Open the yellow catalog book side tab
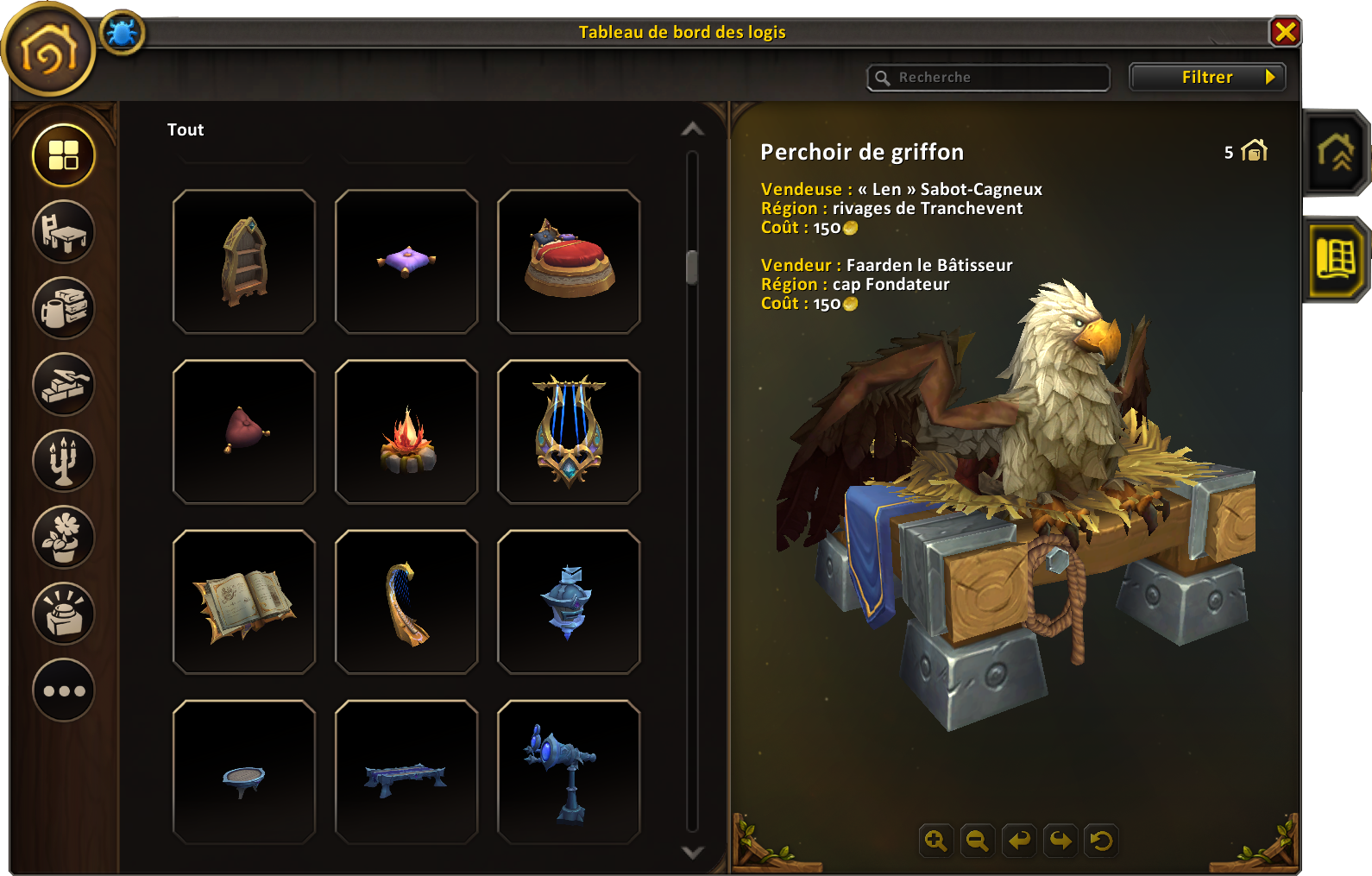 [1336, 259]
